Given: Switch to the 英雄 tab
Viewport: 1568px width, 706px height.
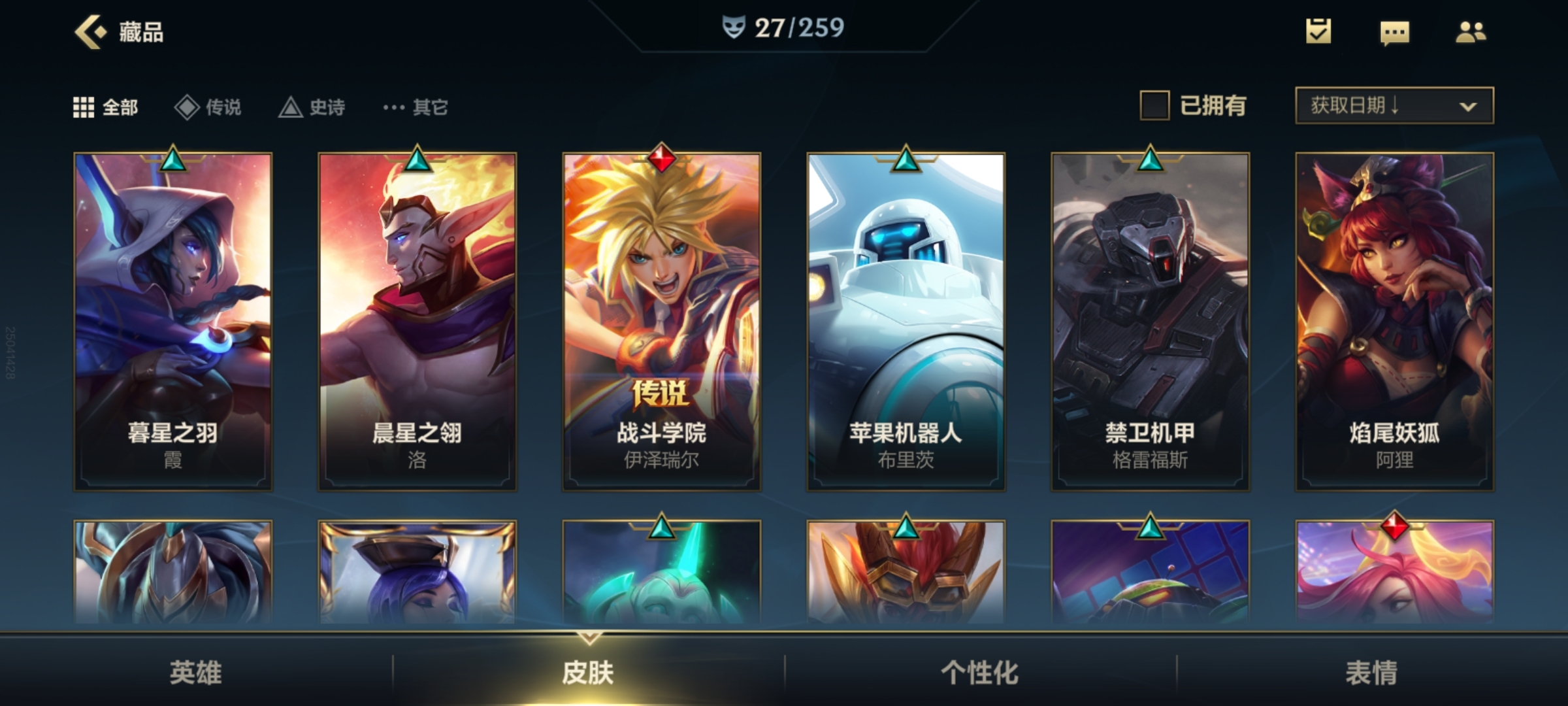Looking at the screenshot, I should [x=196, y=672].
